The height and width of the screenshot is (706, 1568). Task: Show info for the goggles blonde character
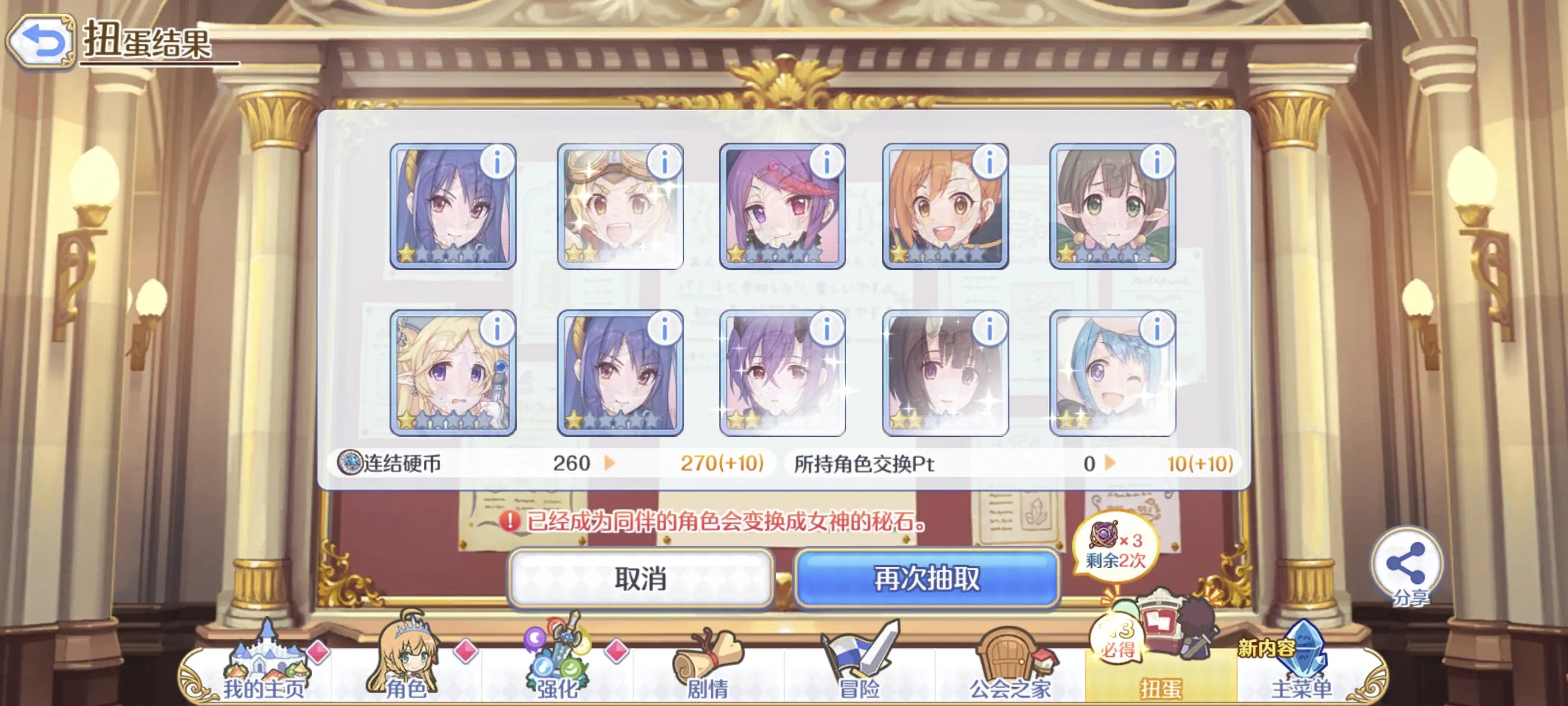point(664,161)
